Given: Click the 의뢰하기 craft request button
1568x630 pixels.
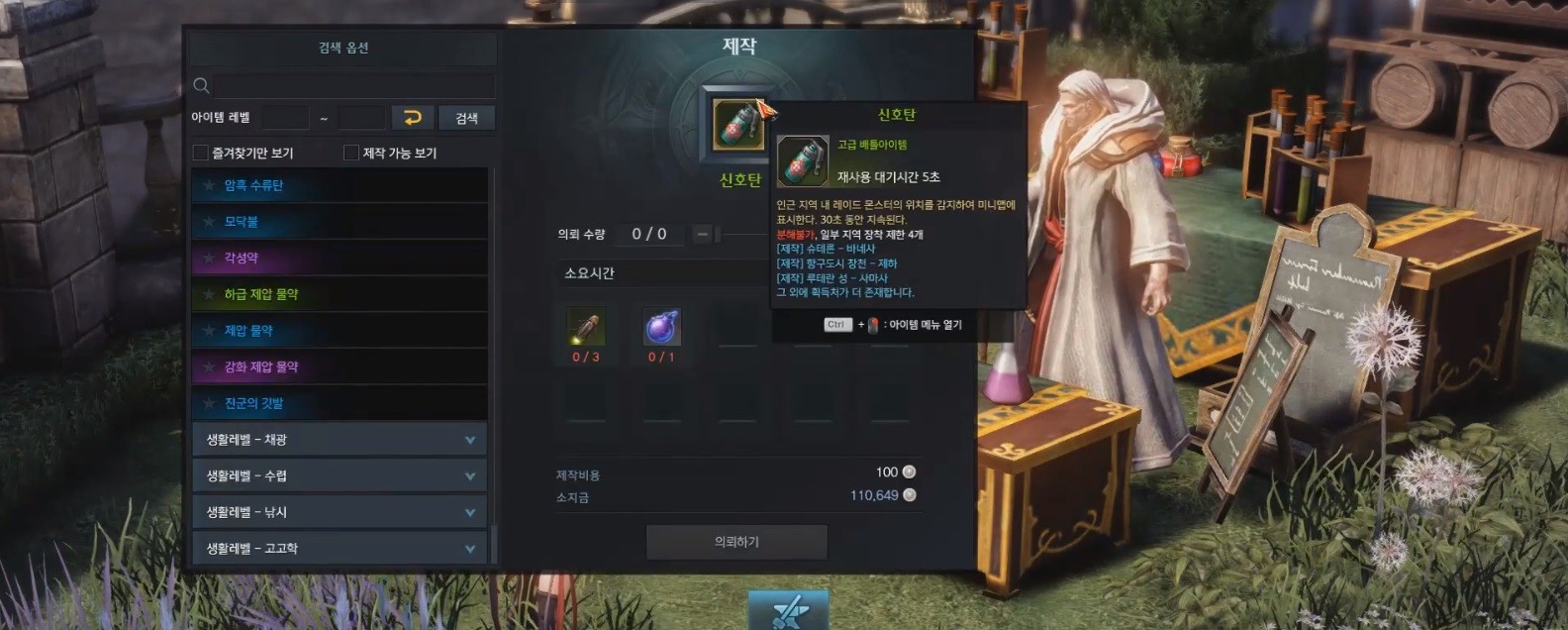Looking at the screenshot, I should pyautogui.click(x=736, y=542).
